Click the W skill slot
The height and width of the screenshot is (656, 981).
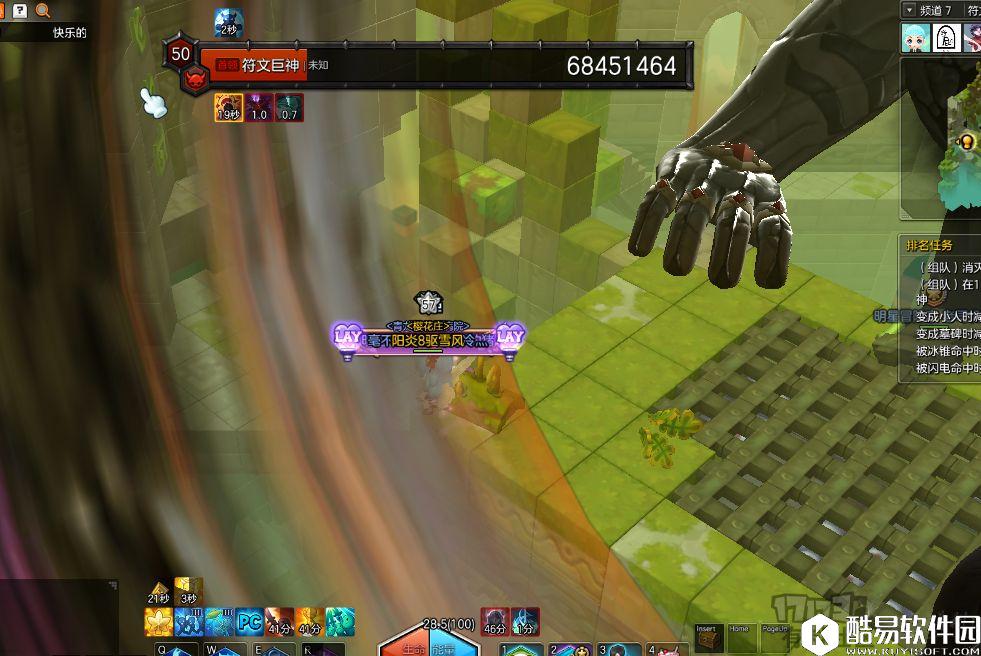coord(220,649)
